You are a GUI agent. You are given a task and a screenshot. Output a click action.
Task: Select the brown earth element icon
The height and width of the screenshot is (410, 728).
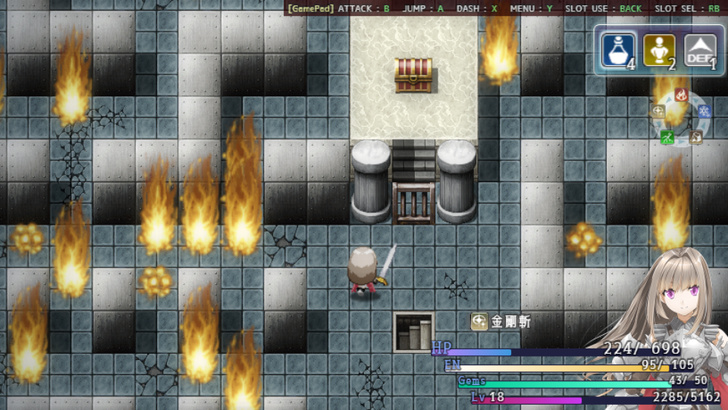tap(694, 137)
